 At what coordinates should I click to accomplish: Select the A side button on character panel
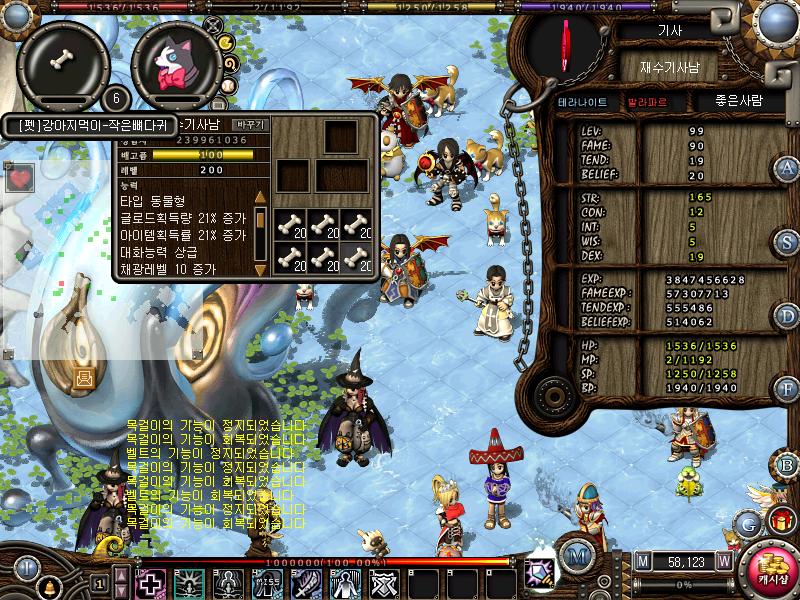787,167
